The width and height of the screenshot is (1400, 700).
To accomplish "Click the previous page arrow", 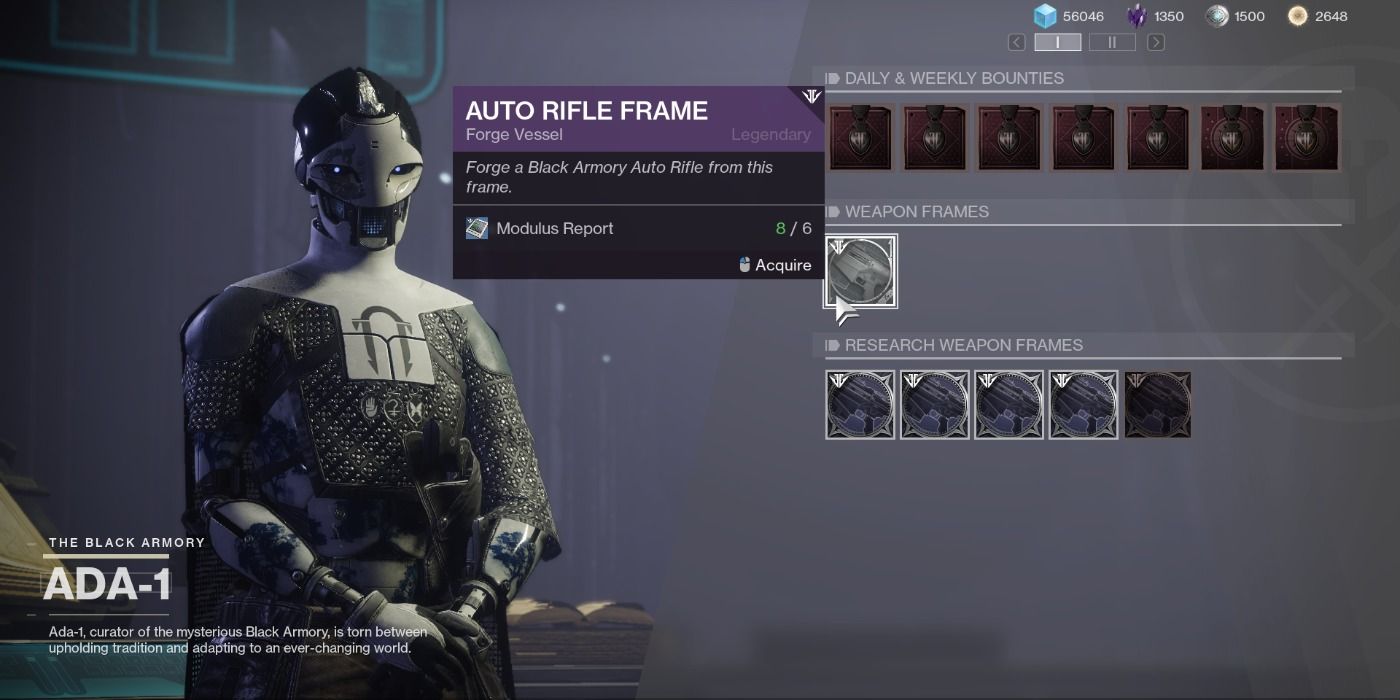I will (1016, 42).
